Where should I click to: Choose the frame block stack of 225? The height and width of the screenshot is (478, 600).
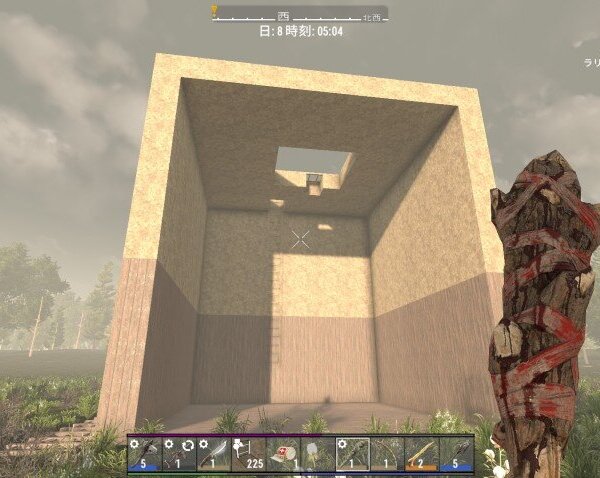click(248, 454)
